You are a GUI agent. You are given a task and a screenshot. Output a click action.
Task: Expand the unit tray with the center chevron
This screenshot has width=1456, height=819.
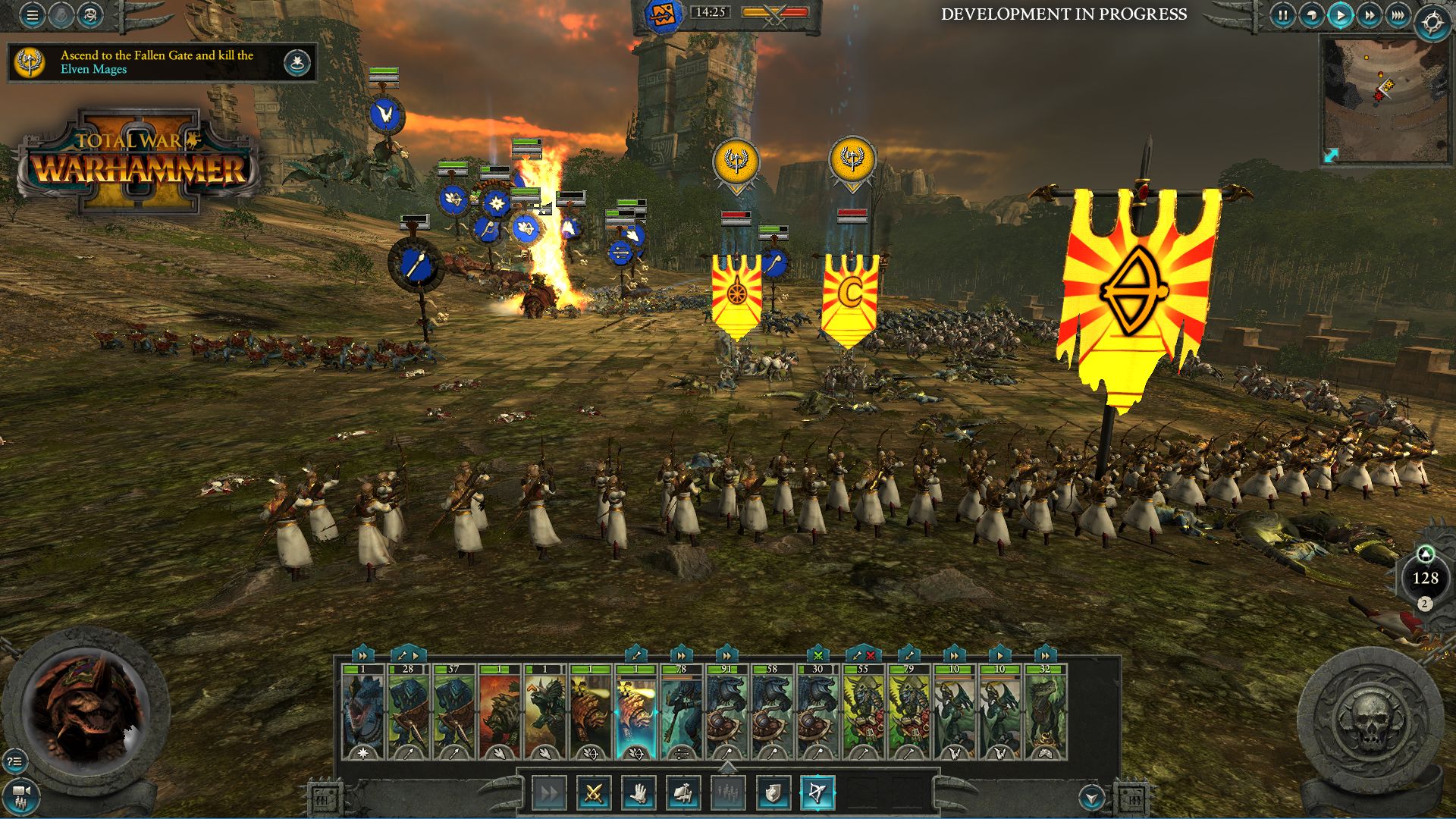tap(728, 766)
